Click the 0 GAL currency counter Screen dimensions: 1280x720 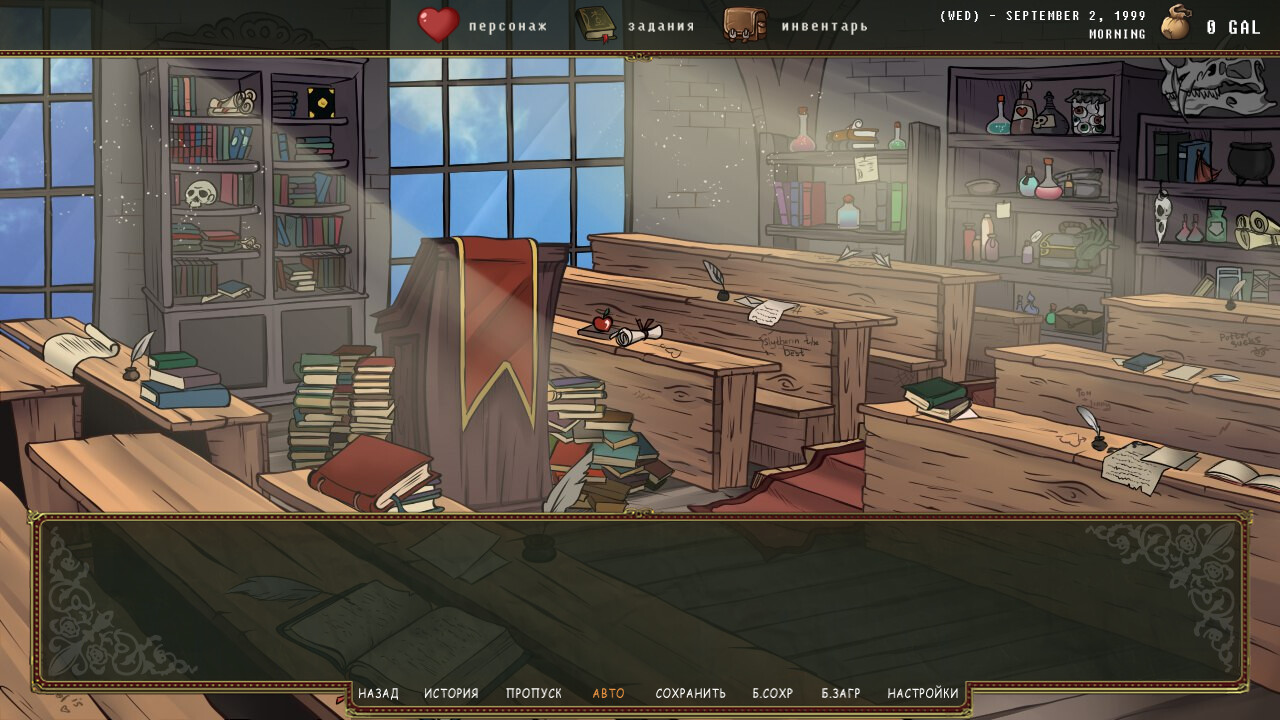[1232, 27]
